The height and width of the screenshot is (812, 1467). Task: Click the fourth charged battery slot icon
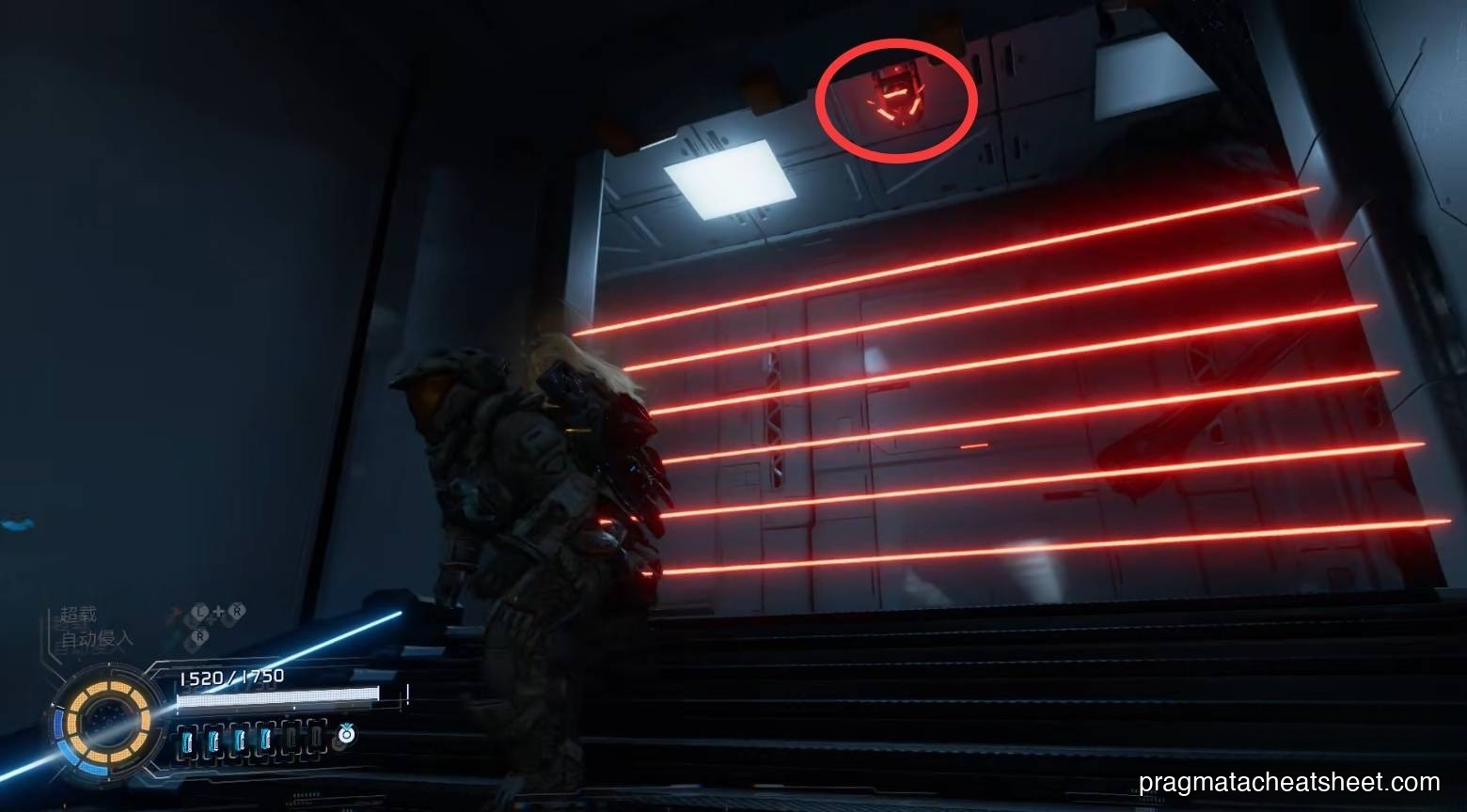pos(265,738)
